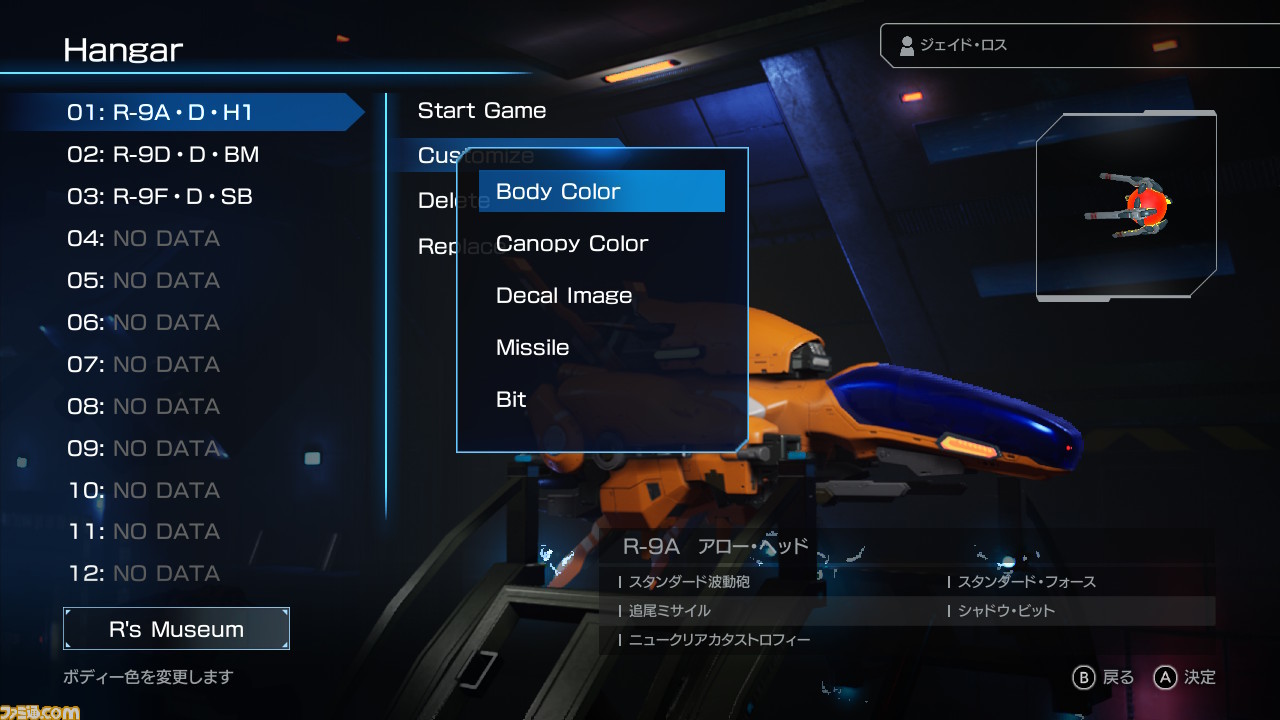Select the empty hangar slot 04
The height and width of the screenshot is (720, 1280).
tap(143, 238)
